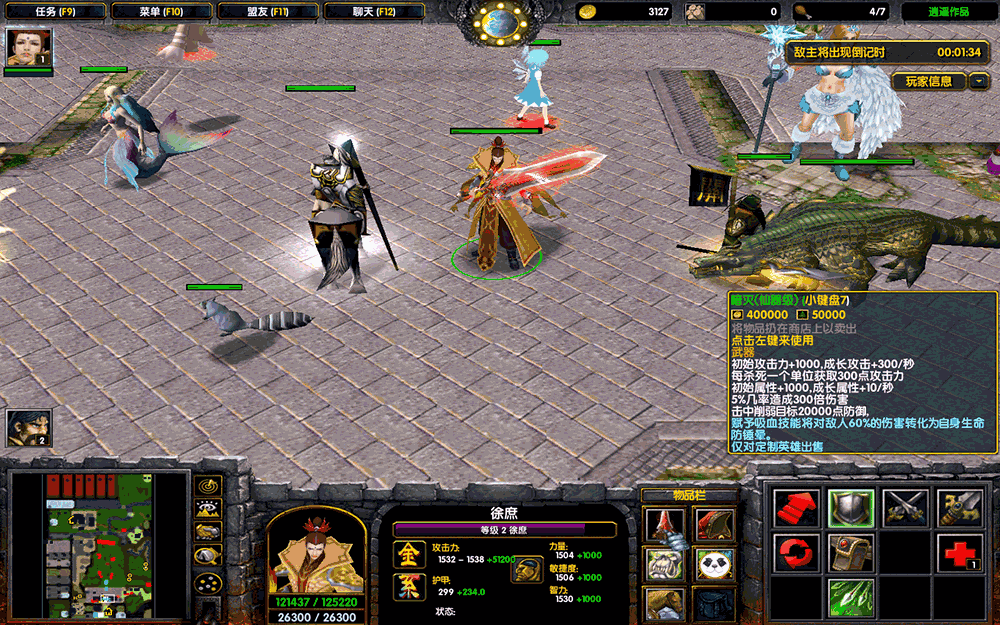Select hero portrait number 2 icon
Screen dimensions: 1000x625
(x=27, y=428)
